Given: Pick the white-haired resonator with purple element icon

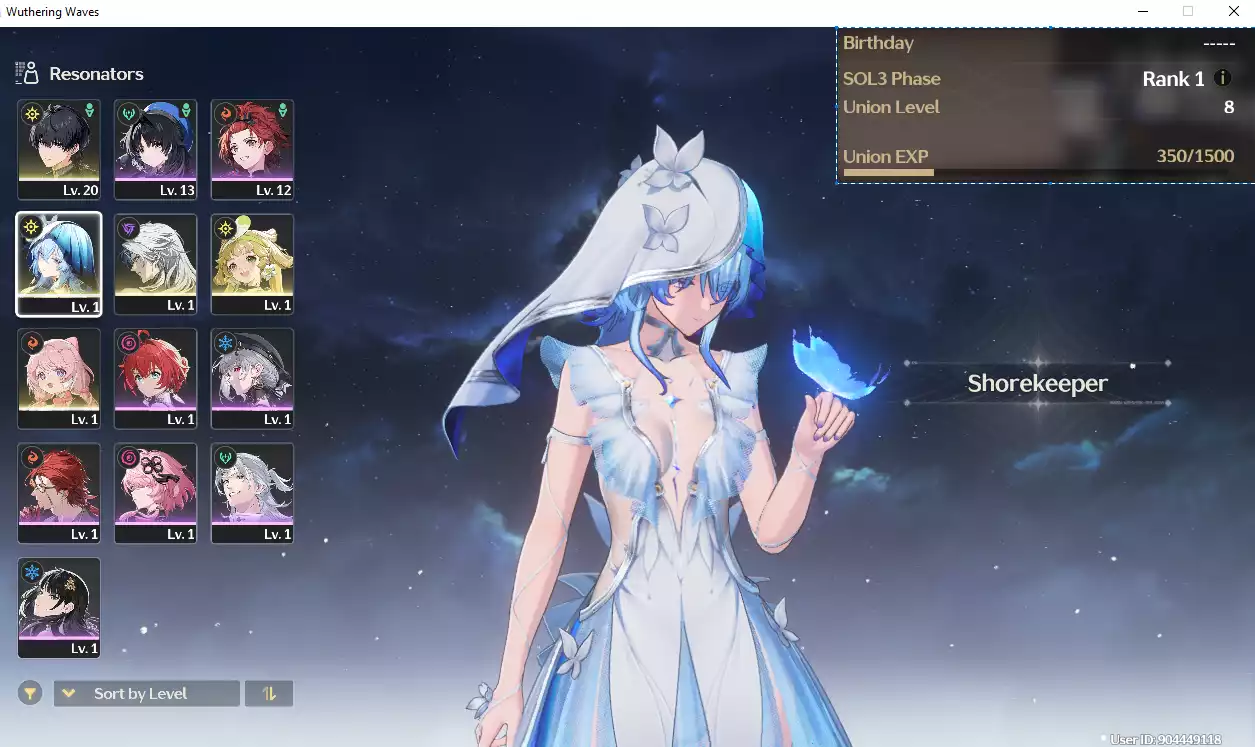Looking at the screenshot, I should click(x=156, y=263).
